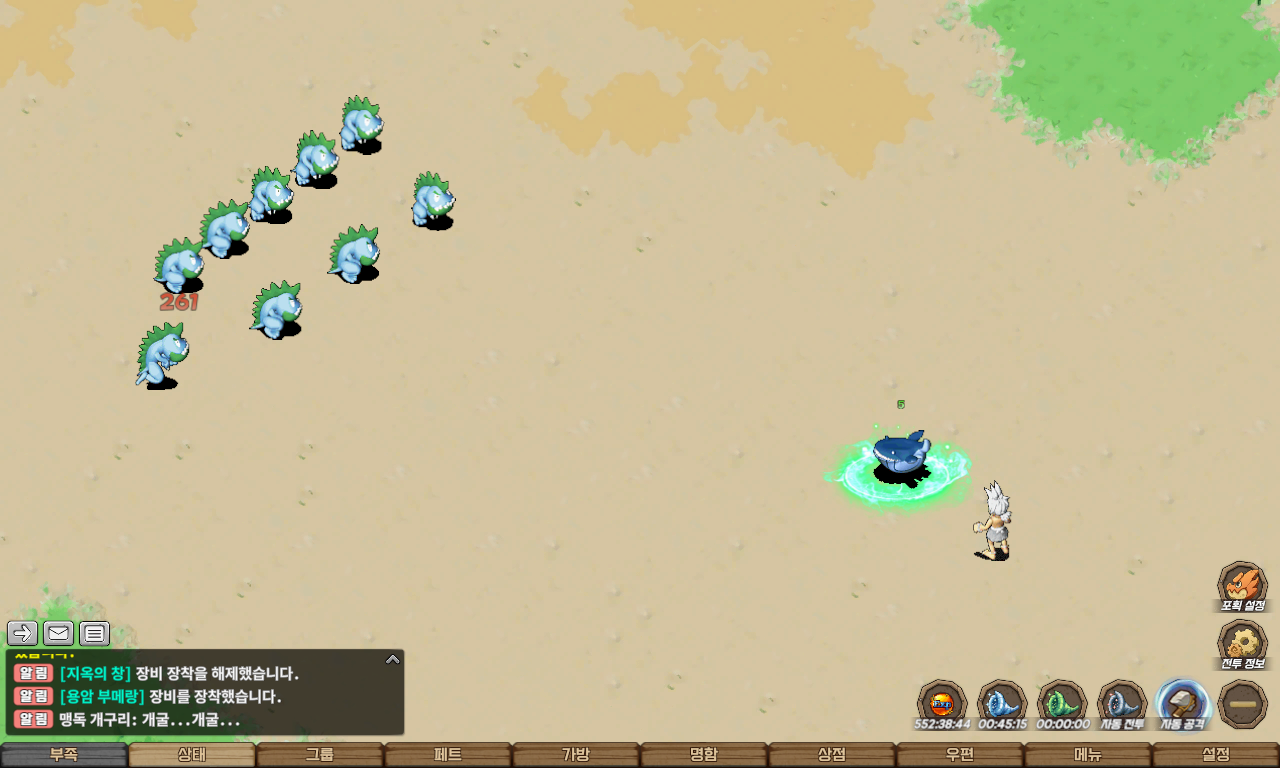Image resolution: width=1280 pixels, height=768 pixels.
Task: Open the 그룹 (group) menu
Action: [320, 755]
